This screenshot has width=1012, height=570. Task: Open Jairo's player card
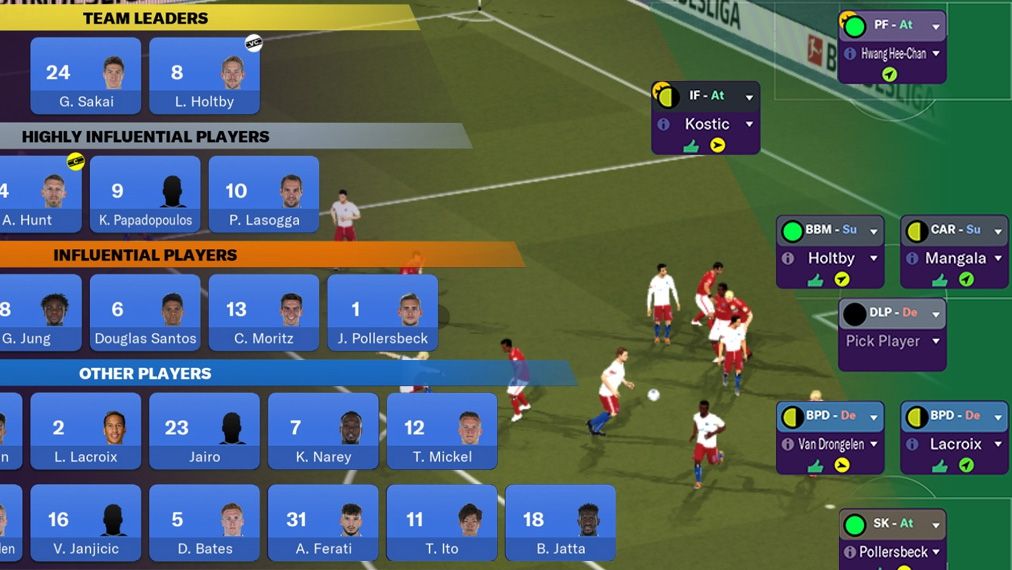tap(204, 431)
